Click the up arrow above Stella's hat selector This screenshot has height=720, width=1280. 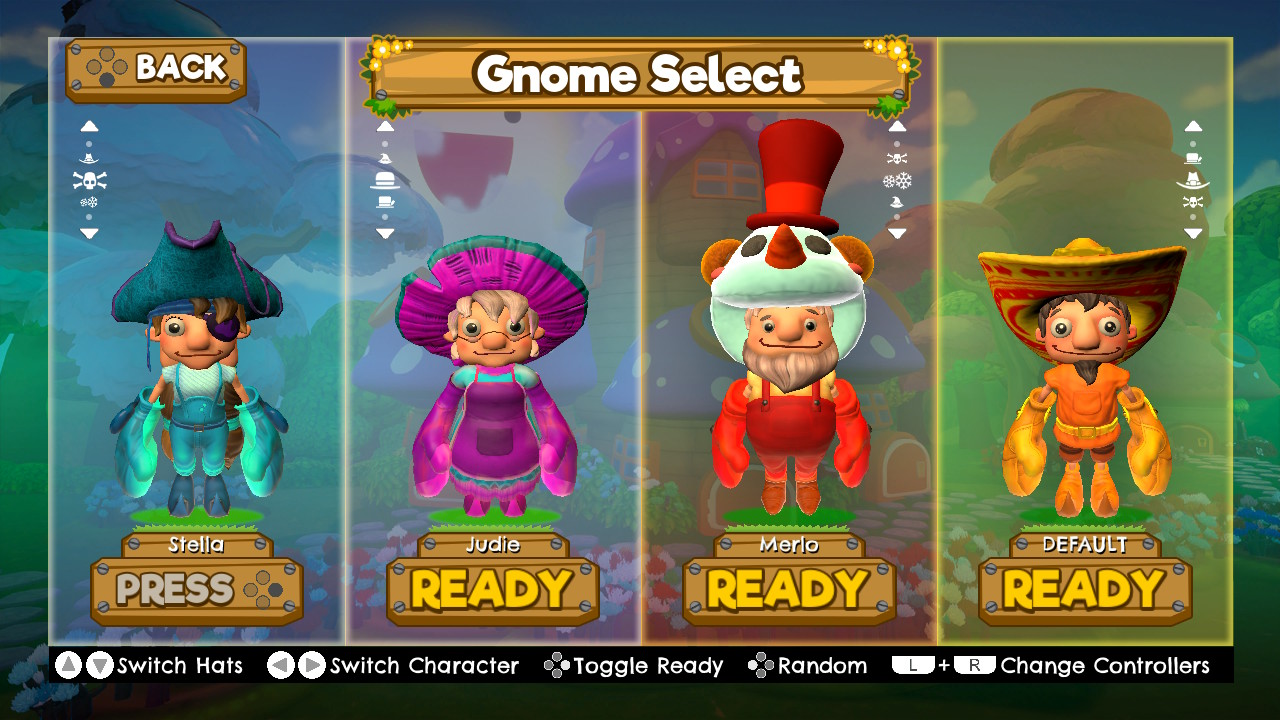click(89, 126)
